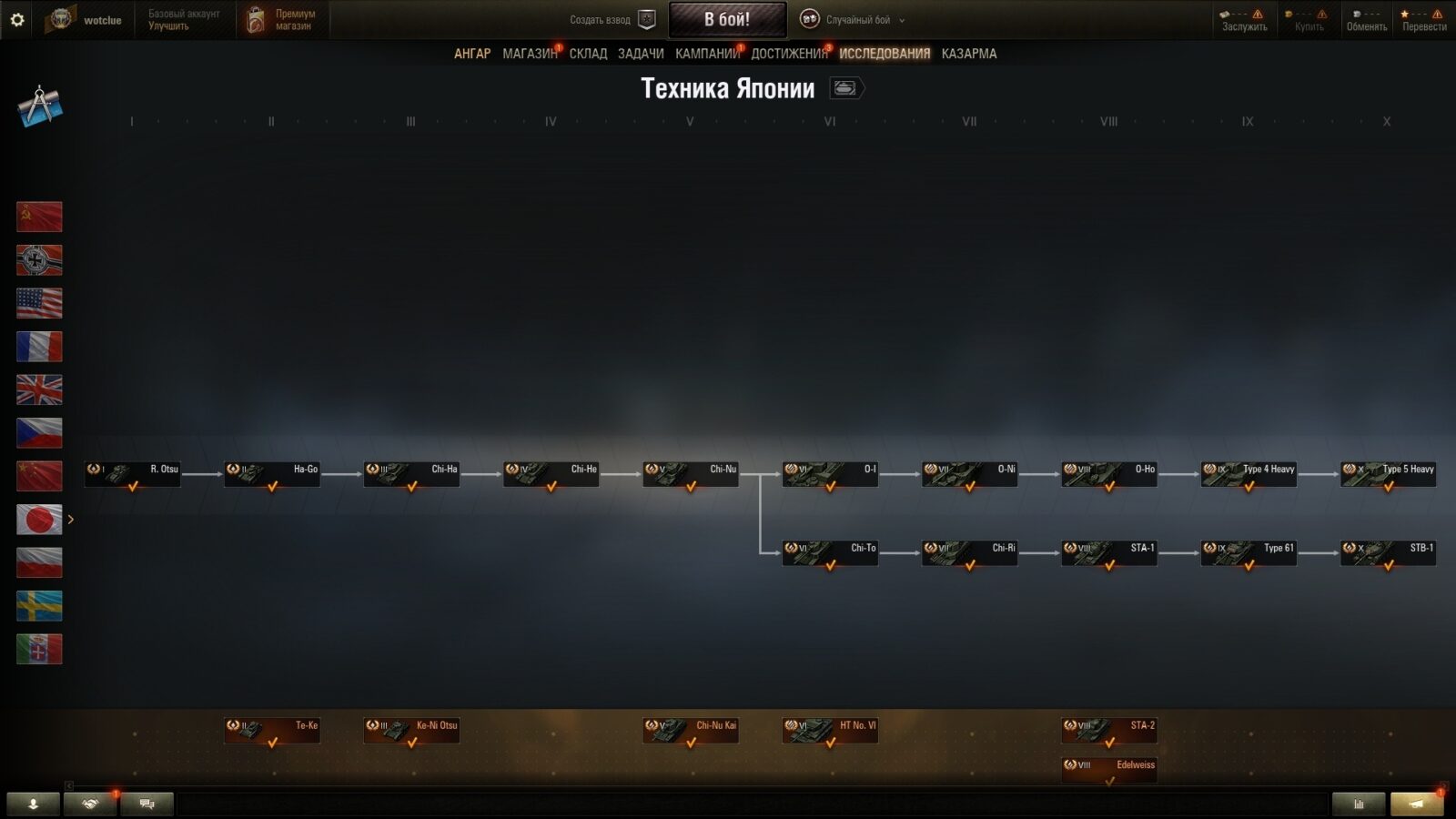Start the battle with the В бой! button

point(727,19)
